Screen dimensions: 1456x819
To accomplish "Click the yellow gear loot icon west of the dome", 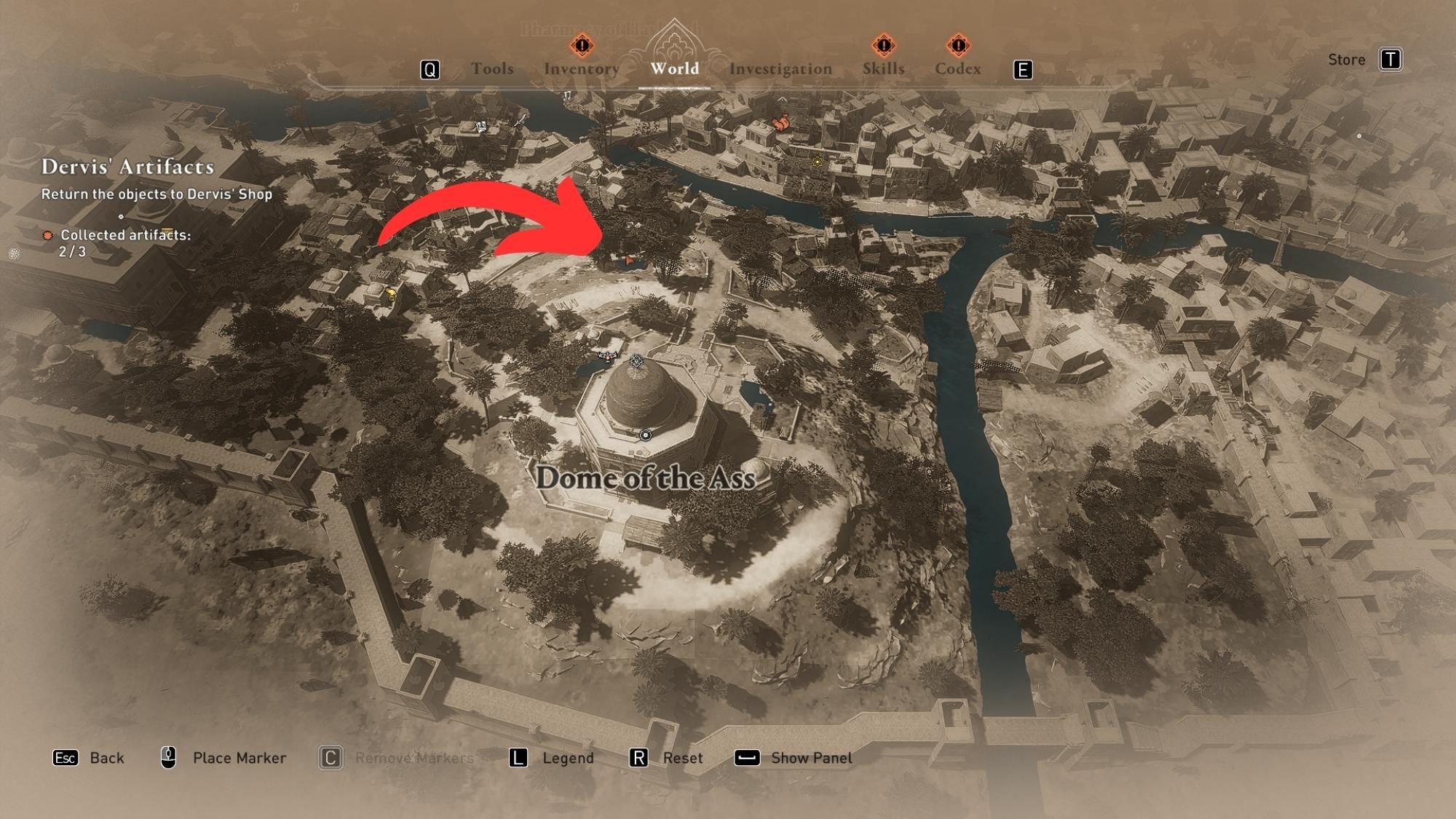I will (392, 293).
